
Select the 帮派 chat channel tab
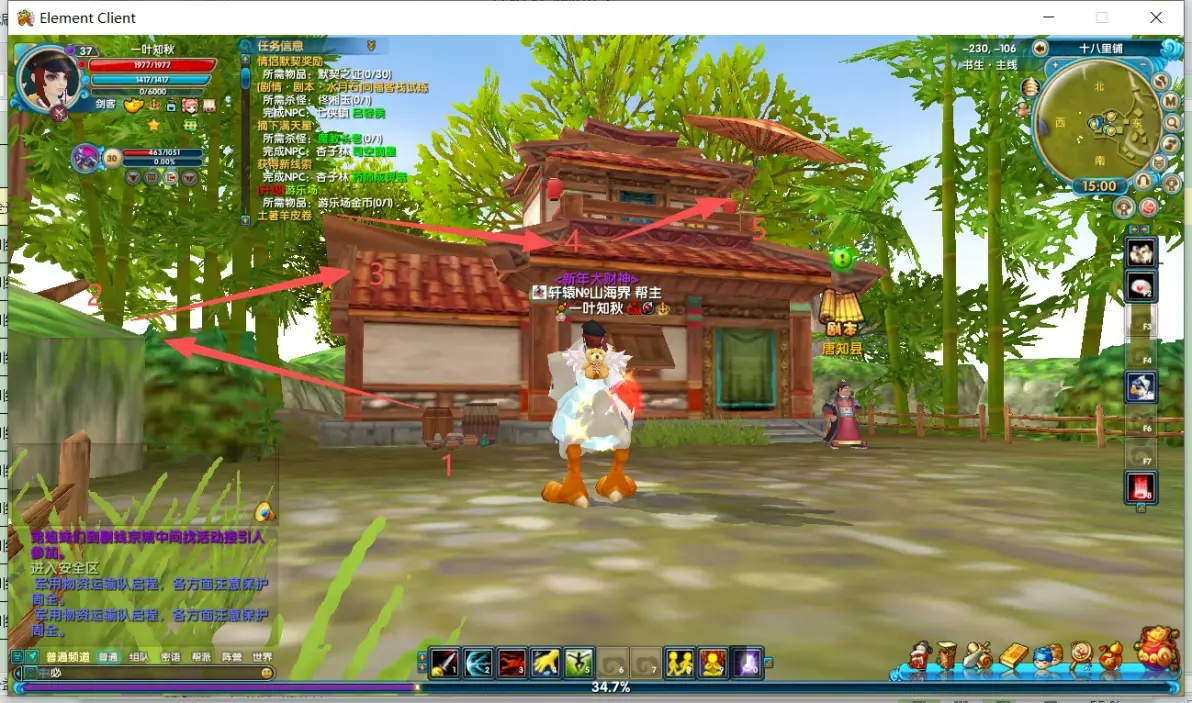click(201, 657)
